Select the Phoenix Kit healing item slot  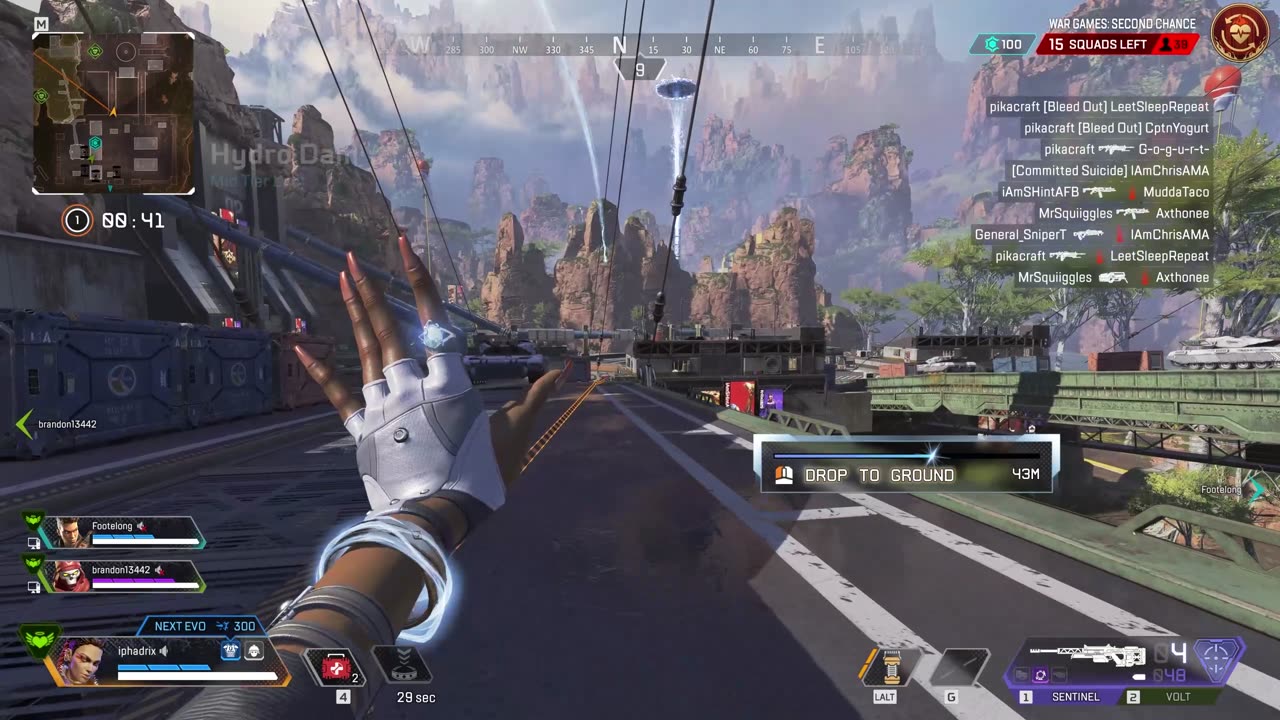click(x=337, y=666)
